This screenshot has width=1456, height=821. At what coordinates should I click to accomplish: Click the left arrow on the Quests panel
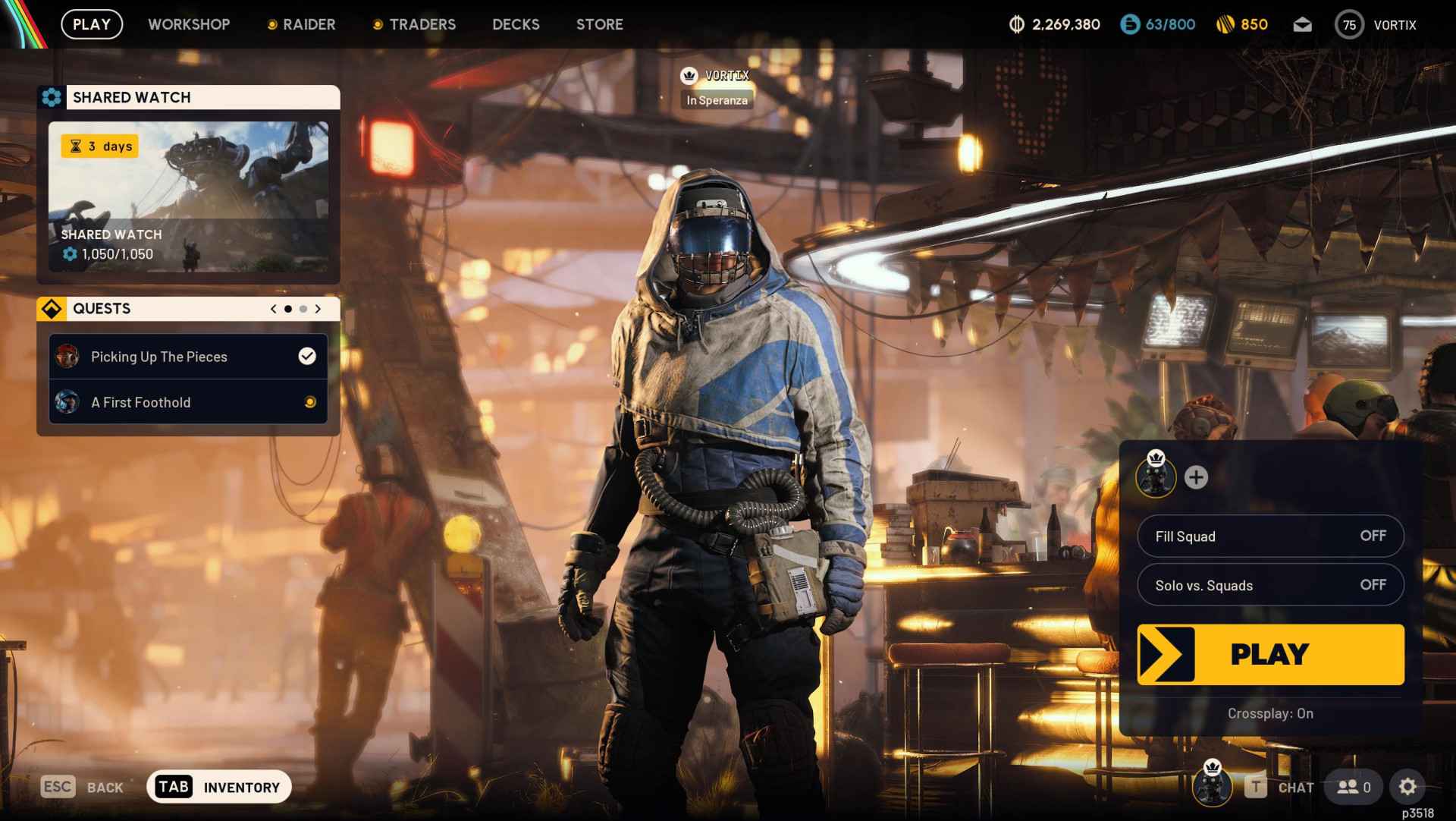pos(273,309)
